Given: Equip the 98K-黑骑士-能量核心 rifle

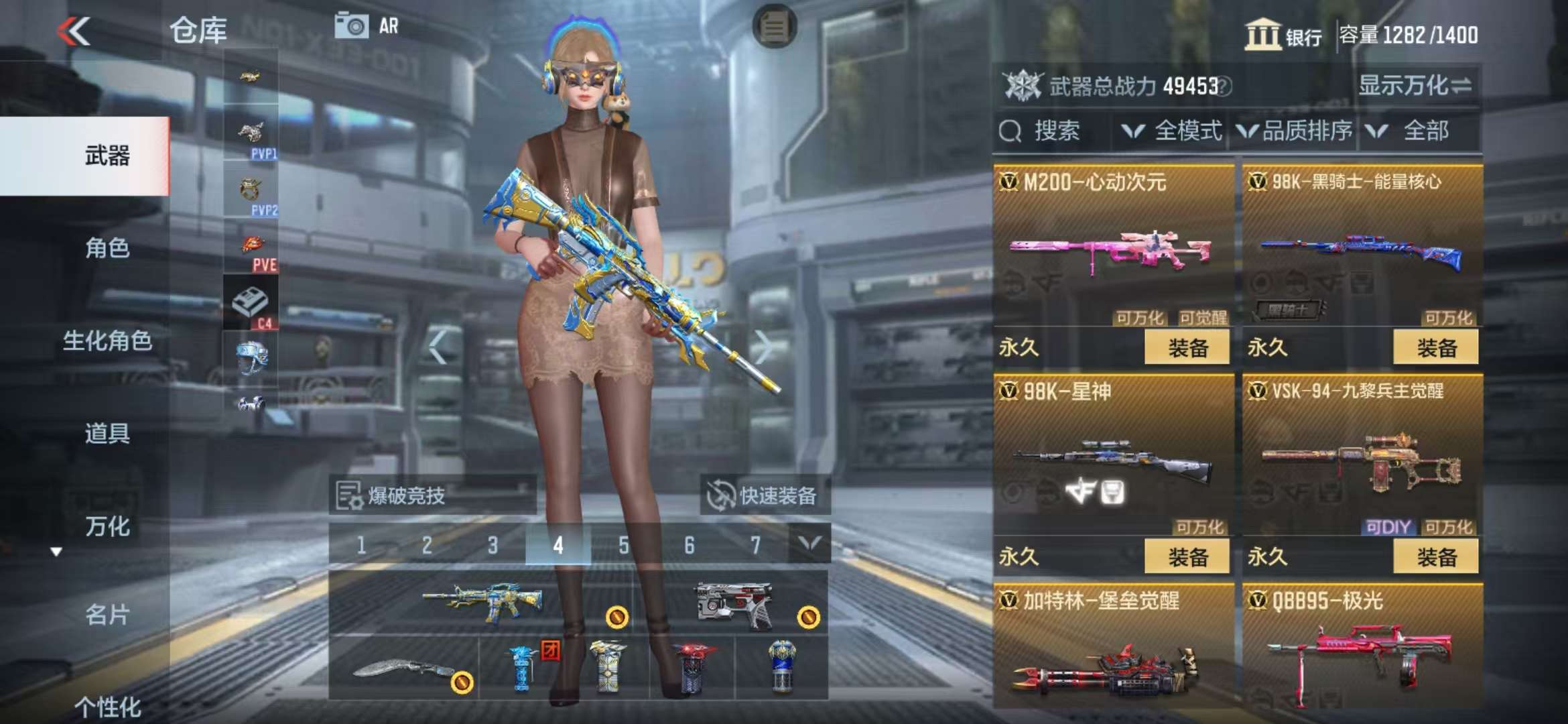Looking at the screenshot, I should 1436,347.
